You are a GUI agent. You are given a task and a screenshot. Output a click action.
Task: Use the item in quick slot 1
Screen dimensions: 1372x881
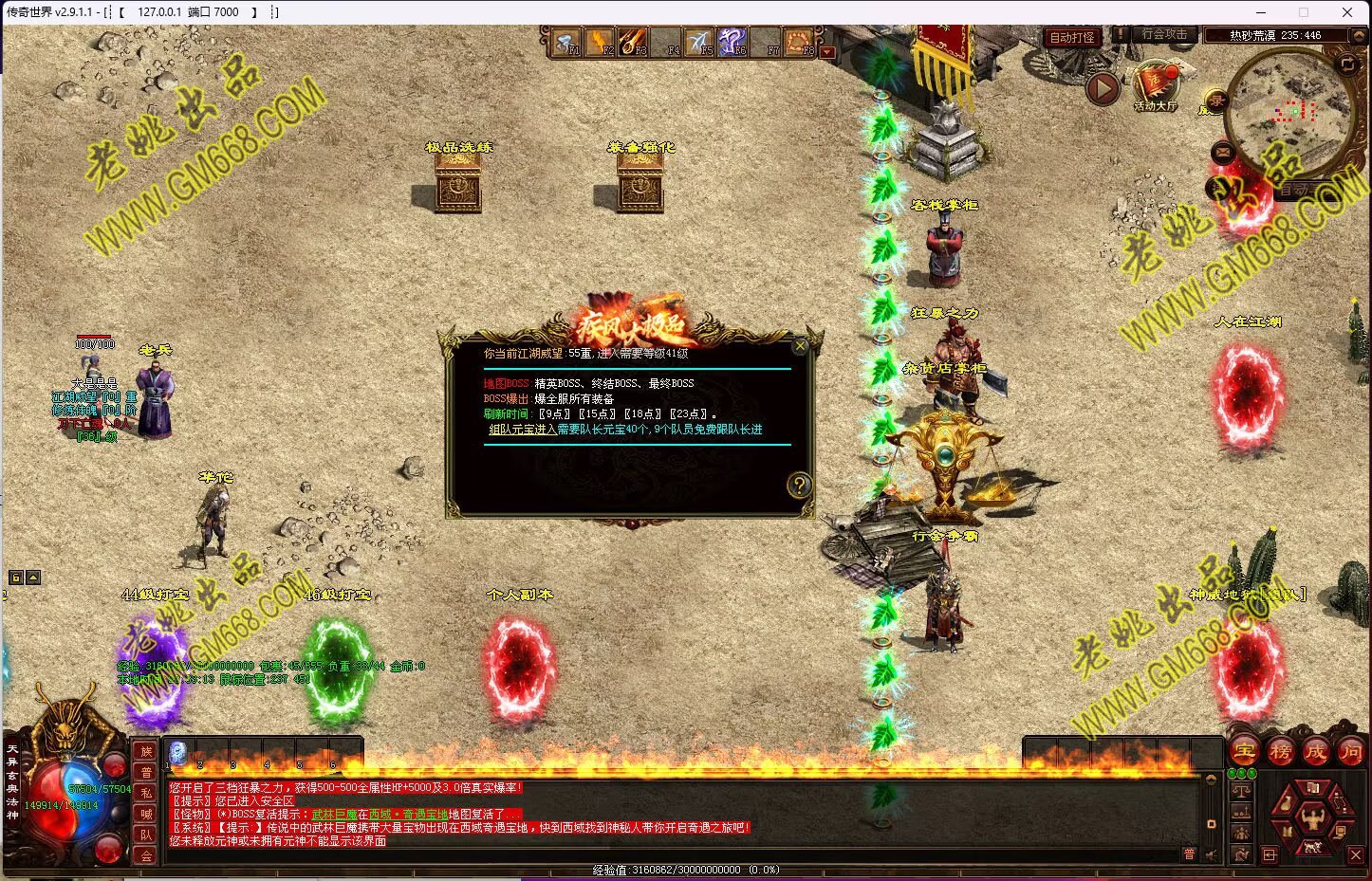(x=177, y=752)
